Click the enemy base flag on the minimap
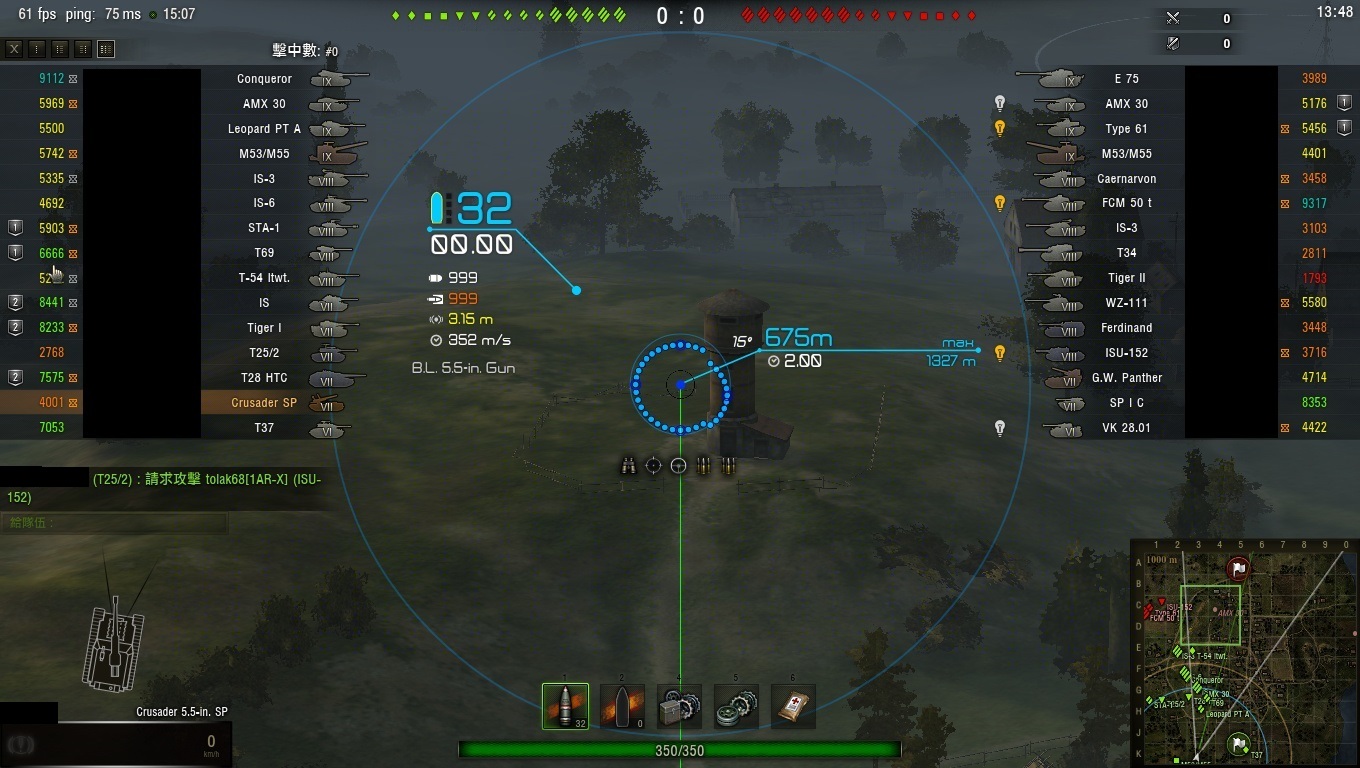This screenshot has width=1360, height=768. (1239, 569)
